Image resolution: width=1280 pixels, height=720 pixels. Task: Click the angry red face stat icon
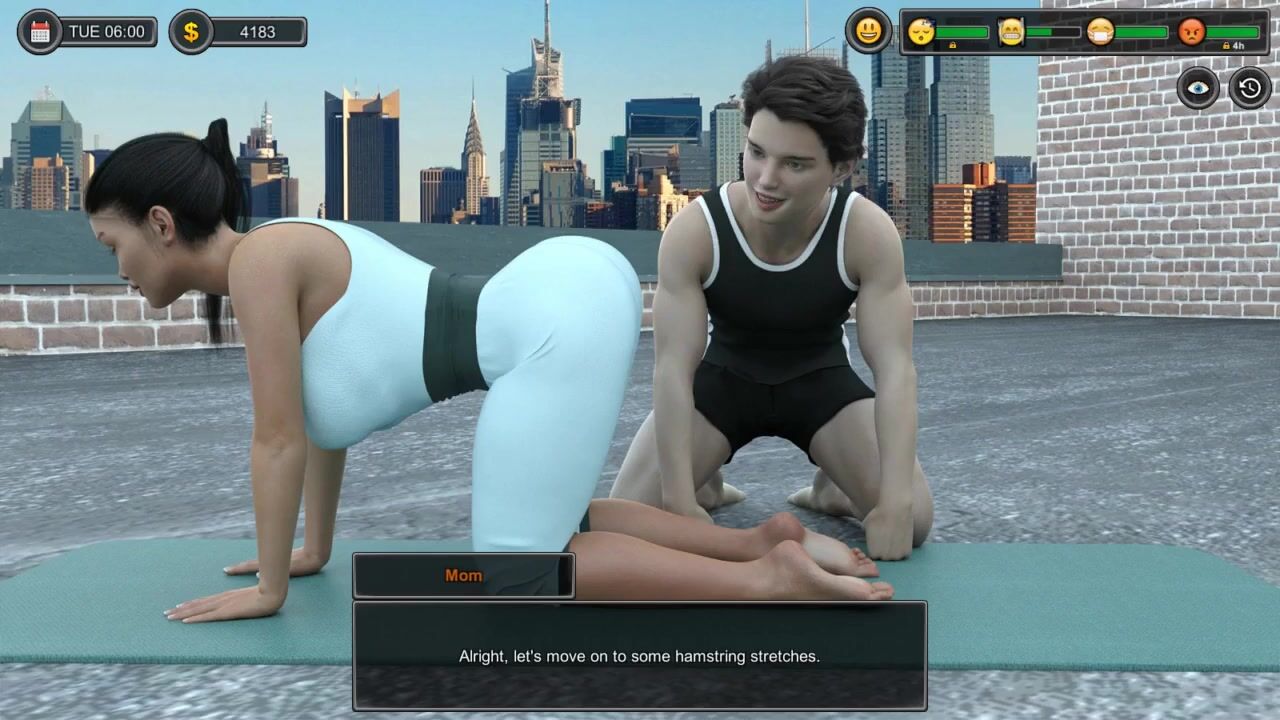(x=1191, y=32)
